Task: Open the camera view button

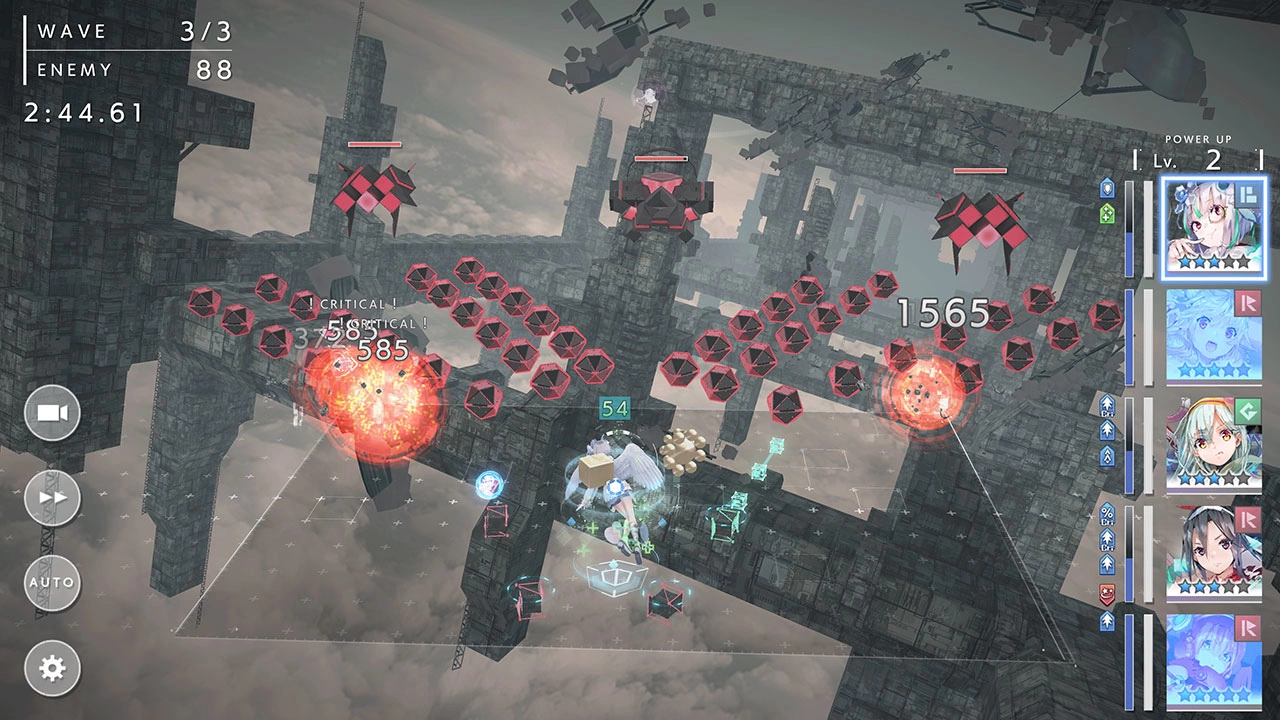Action: coord(52,413)
